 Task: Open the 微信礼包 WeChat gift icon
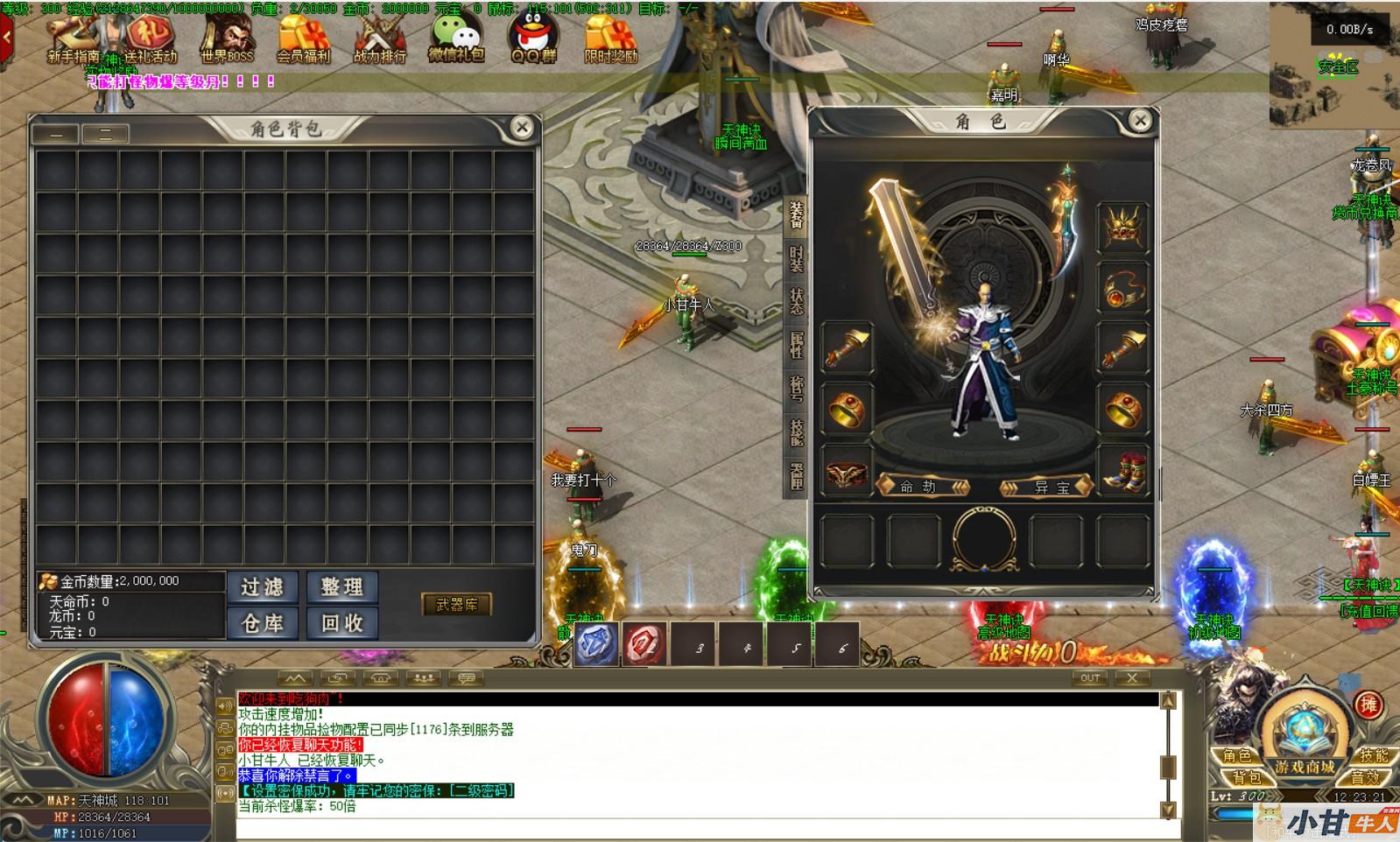(x=456, y=39)
